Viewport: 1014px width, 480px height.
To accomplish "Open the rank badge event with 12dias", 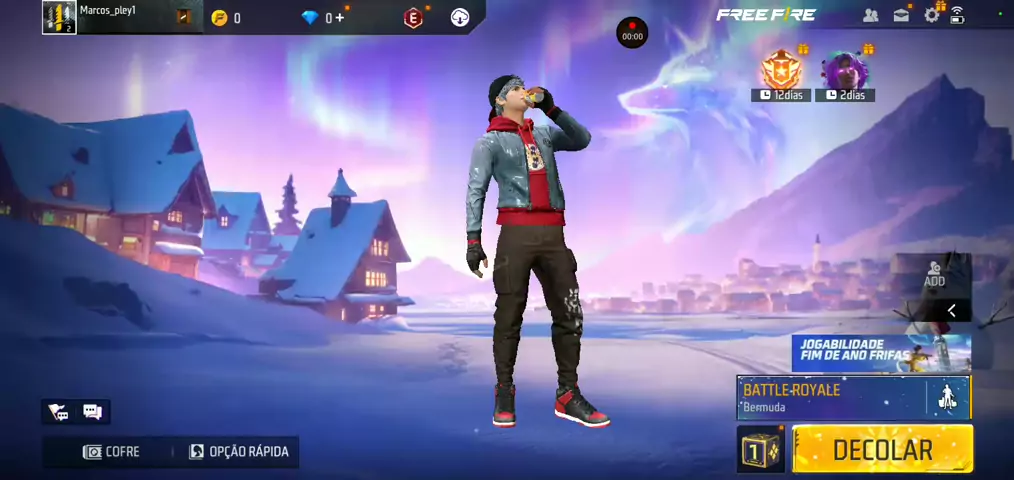I will tap(781, 71).
